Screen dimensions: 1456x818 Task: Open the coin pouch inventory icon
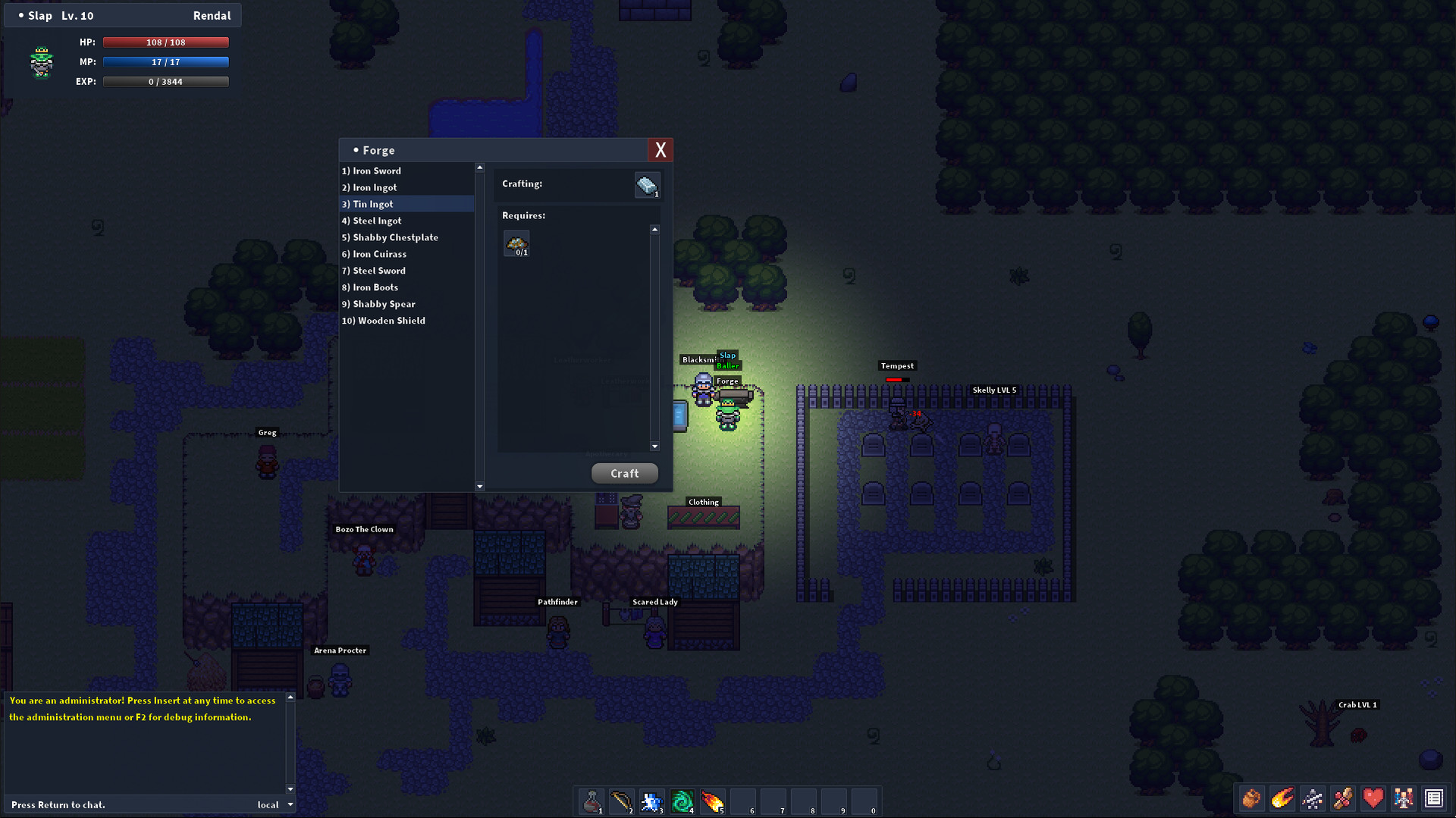pyautogui.click(x=1251, y=798)
